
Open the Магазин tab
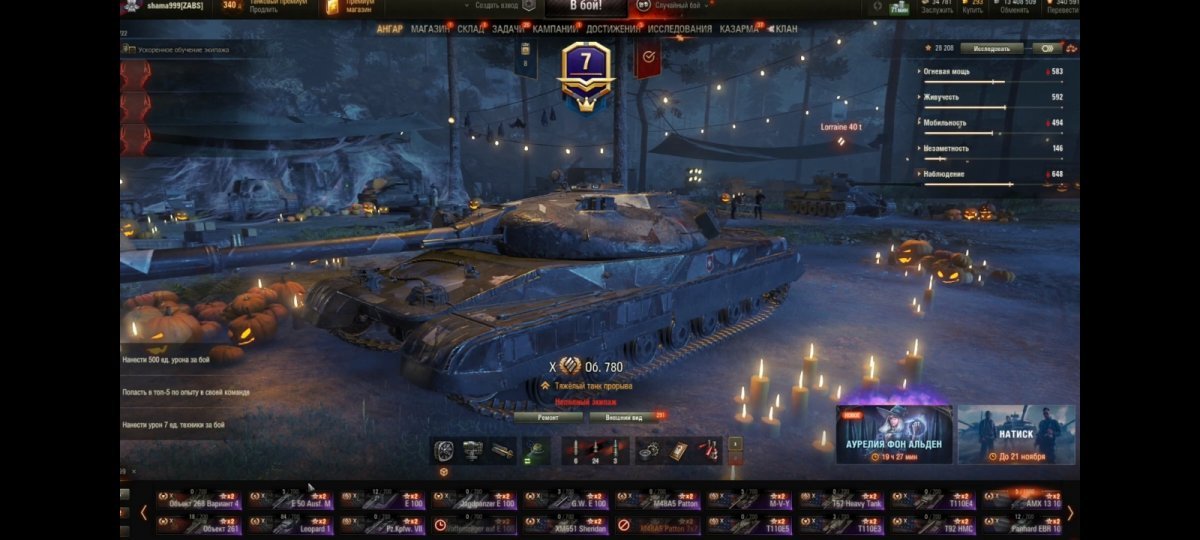(x=430, y=29)
